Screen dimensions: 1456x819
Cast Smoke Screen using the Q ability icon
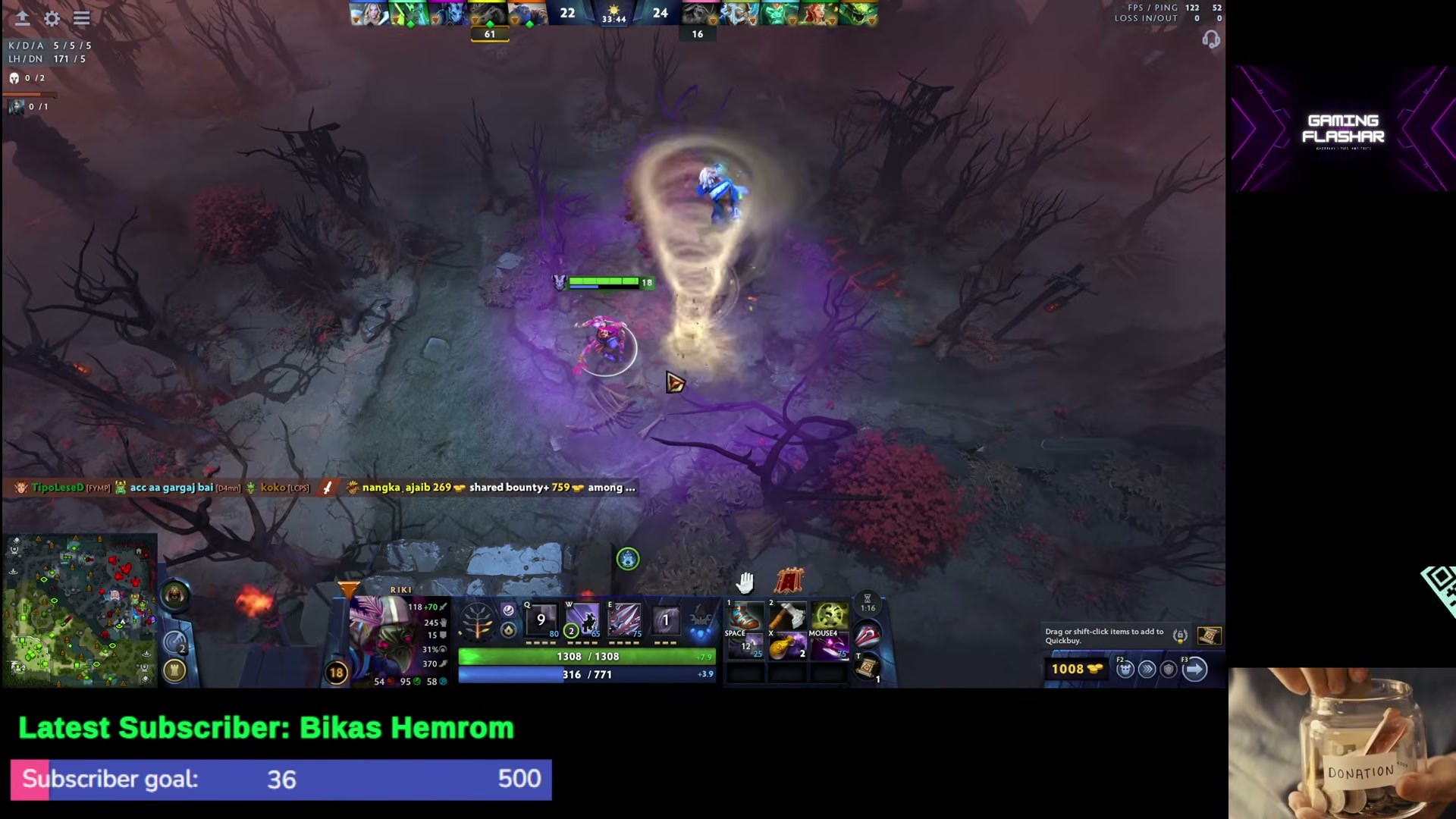(x=541, y=620)
